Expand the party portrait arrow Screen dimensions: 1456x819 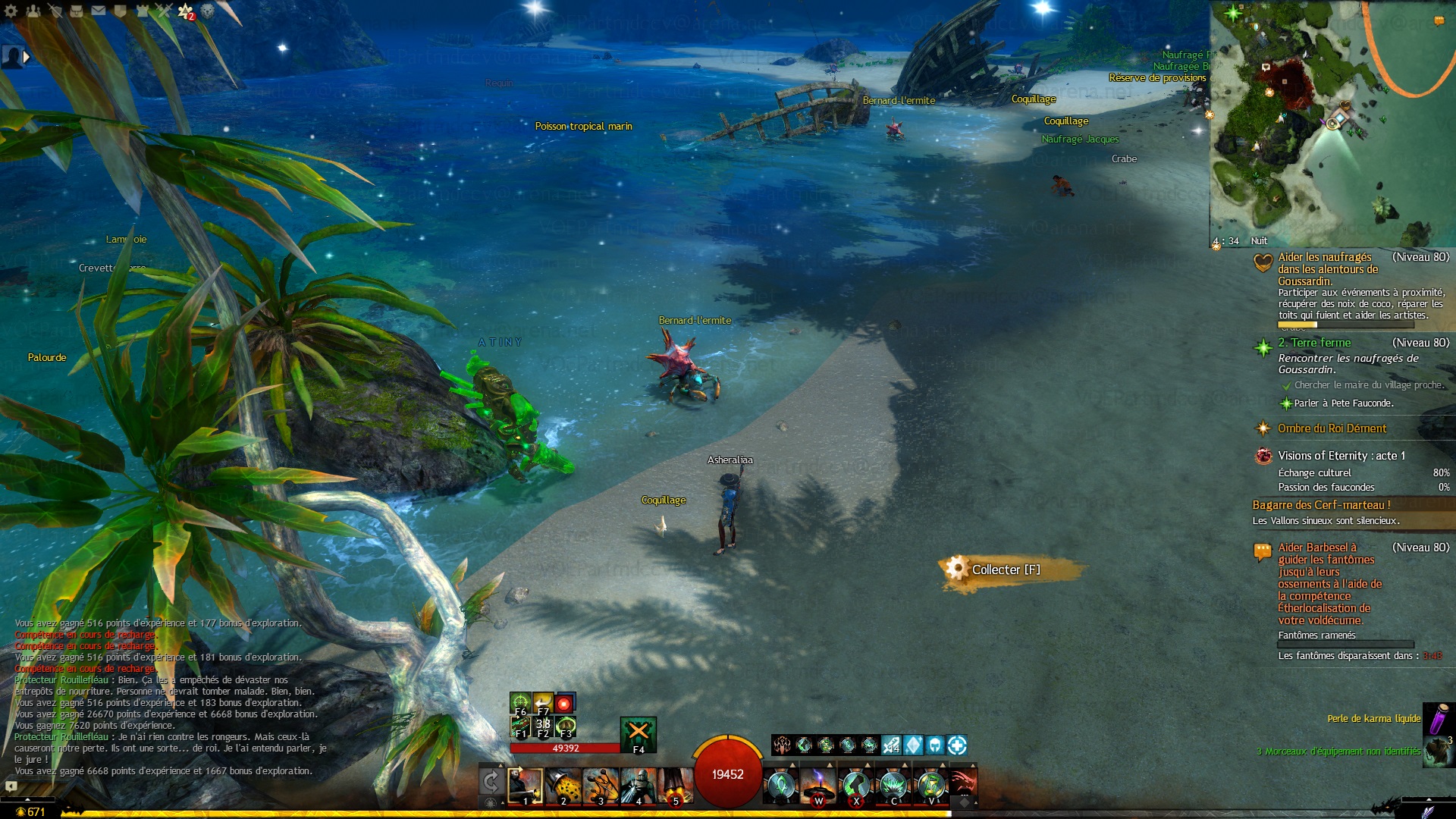coord(27,57)
